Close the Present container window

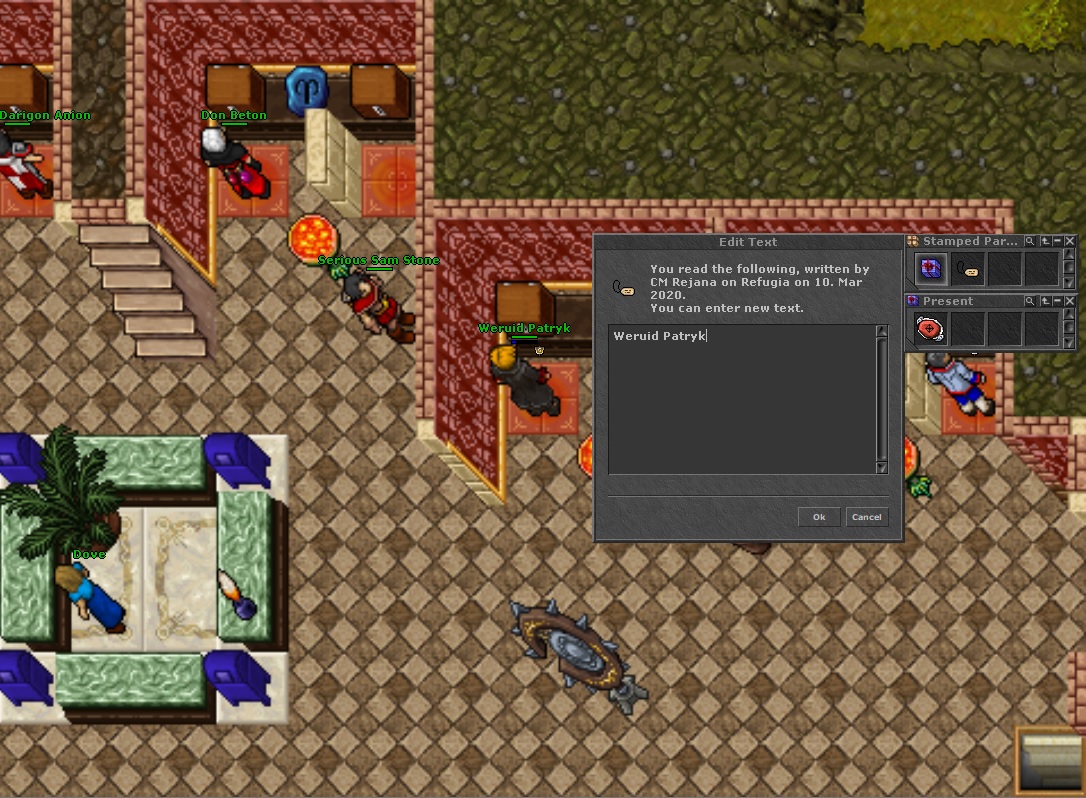(1070, 301)
